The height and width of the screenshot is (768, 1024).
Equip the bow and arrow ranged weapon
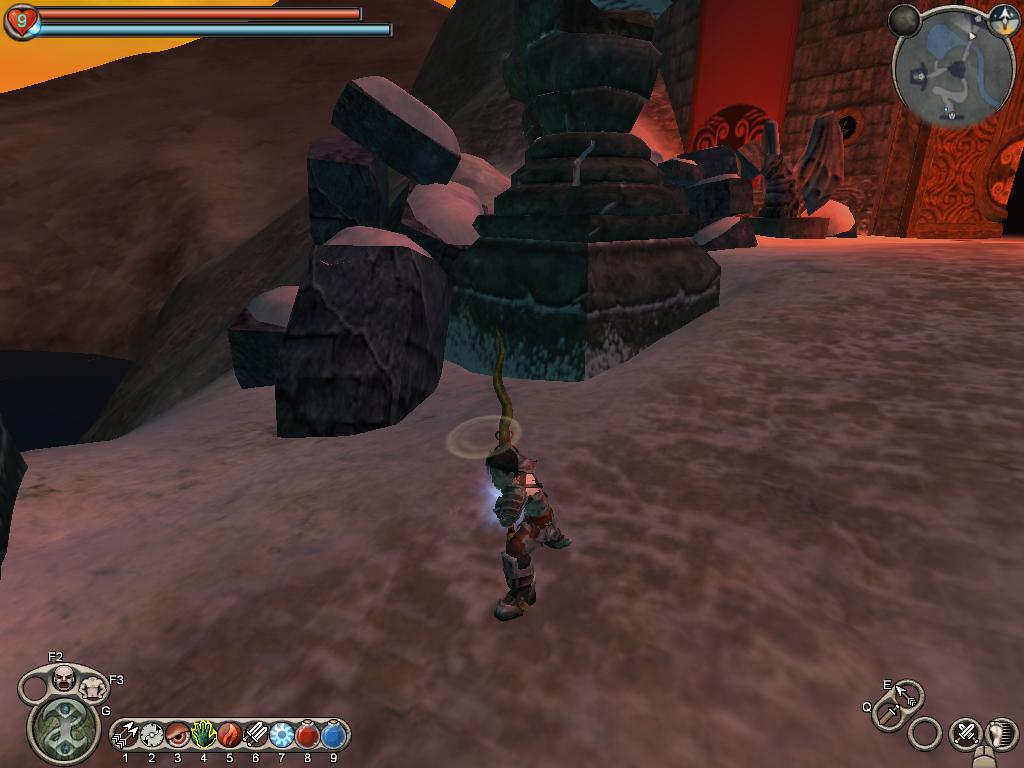point(908,692)
